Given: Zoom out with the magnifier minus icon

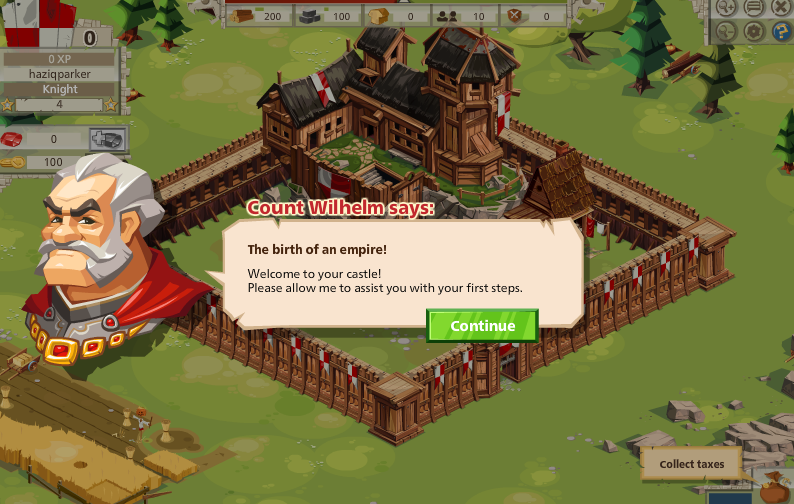Looking at the screenshot, I should point(726,31).
